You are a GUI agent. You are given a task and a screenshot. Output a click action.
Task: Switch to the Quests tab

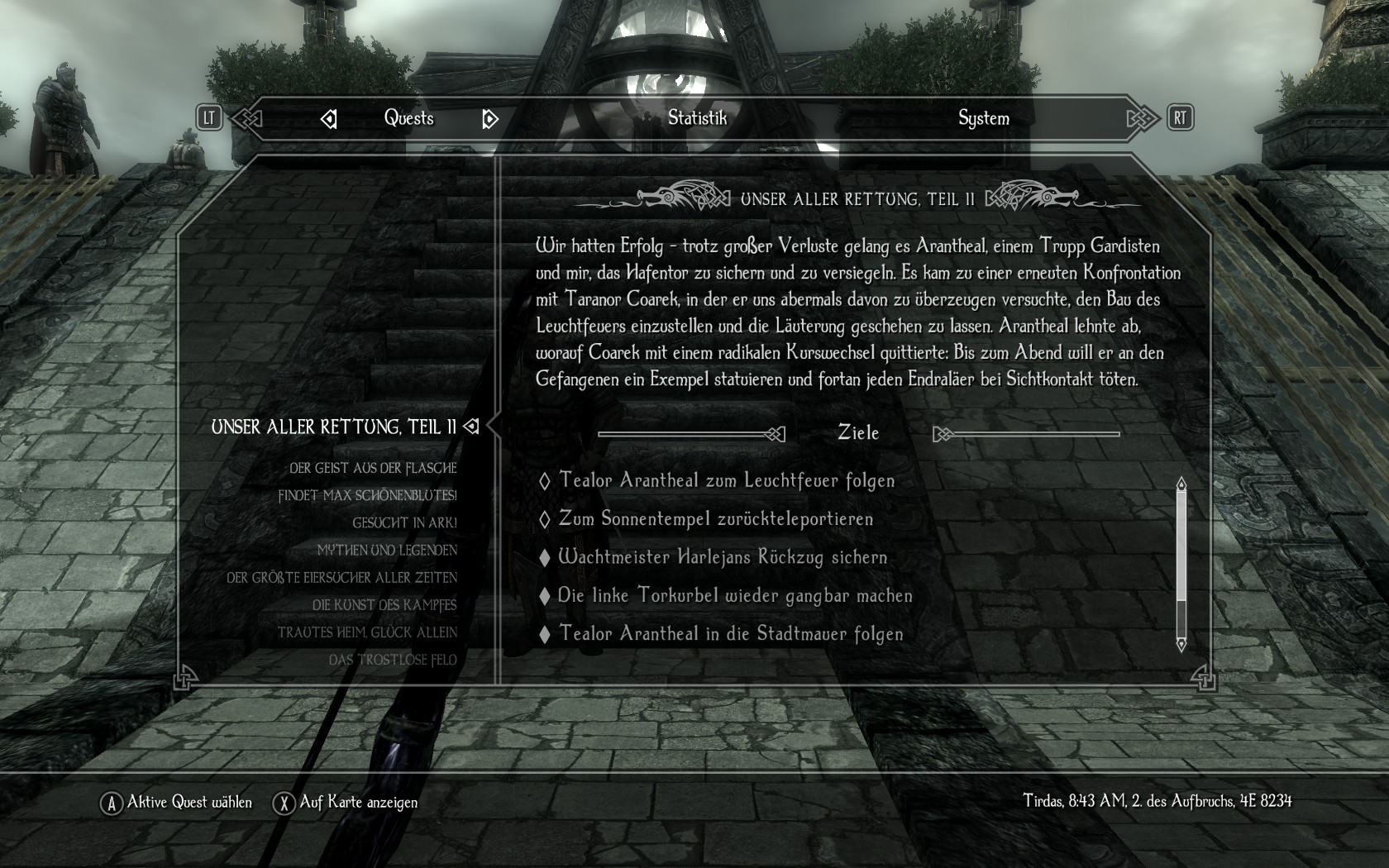coord(408,118)
